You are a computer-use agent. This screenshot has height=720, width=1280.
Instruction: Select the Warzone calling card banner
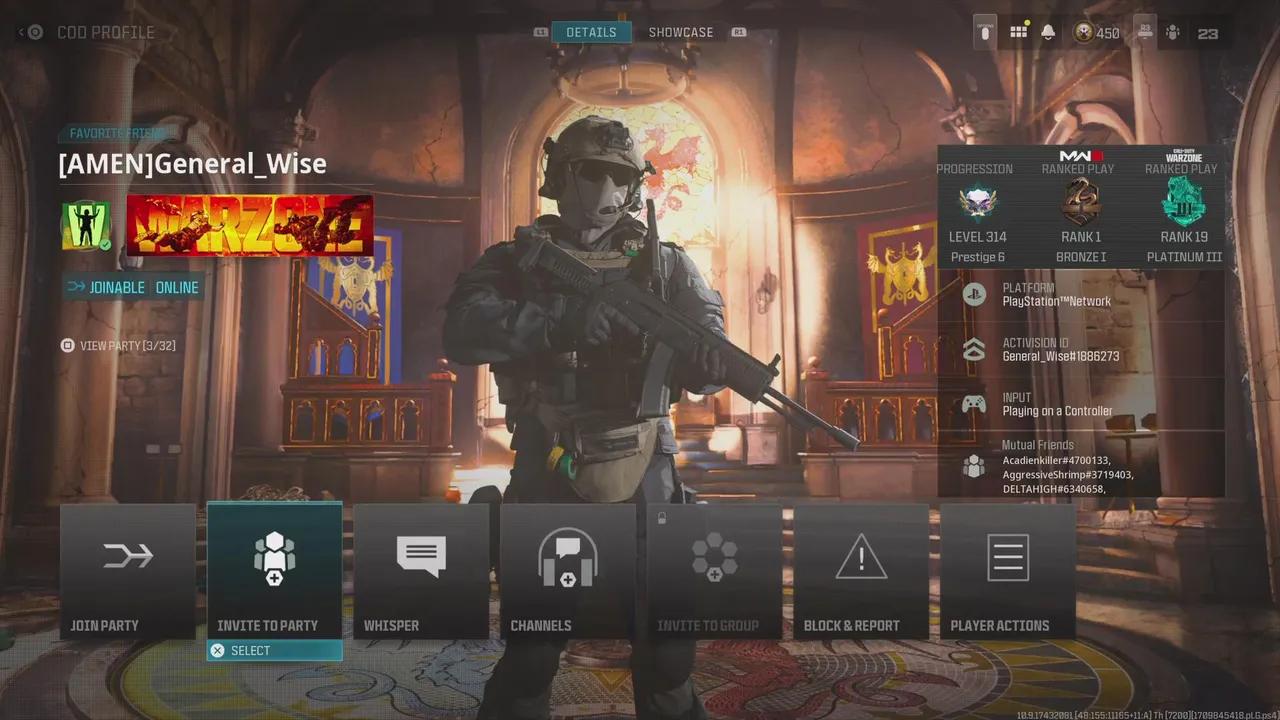click(x=250, y=224)
